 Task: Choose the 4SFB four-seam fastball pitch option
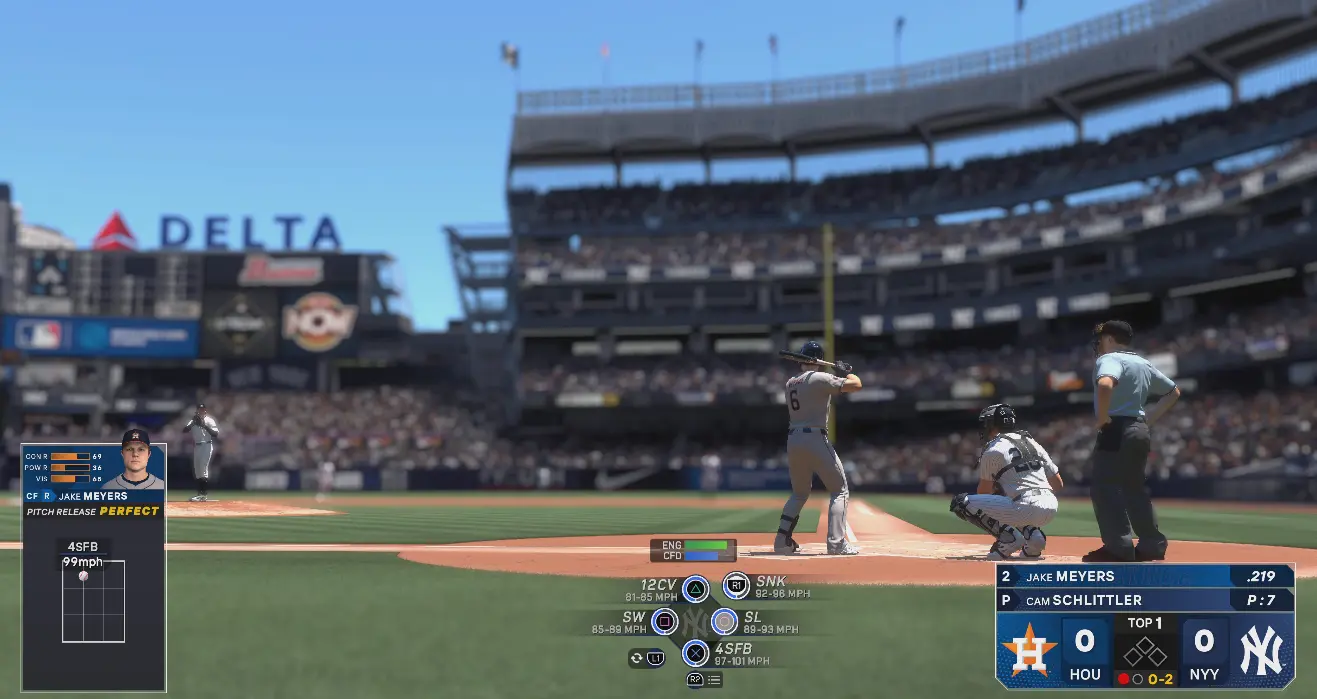click(x=695, y=654)
